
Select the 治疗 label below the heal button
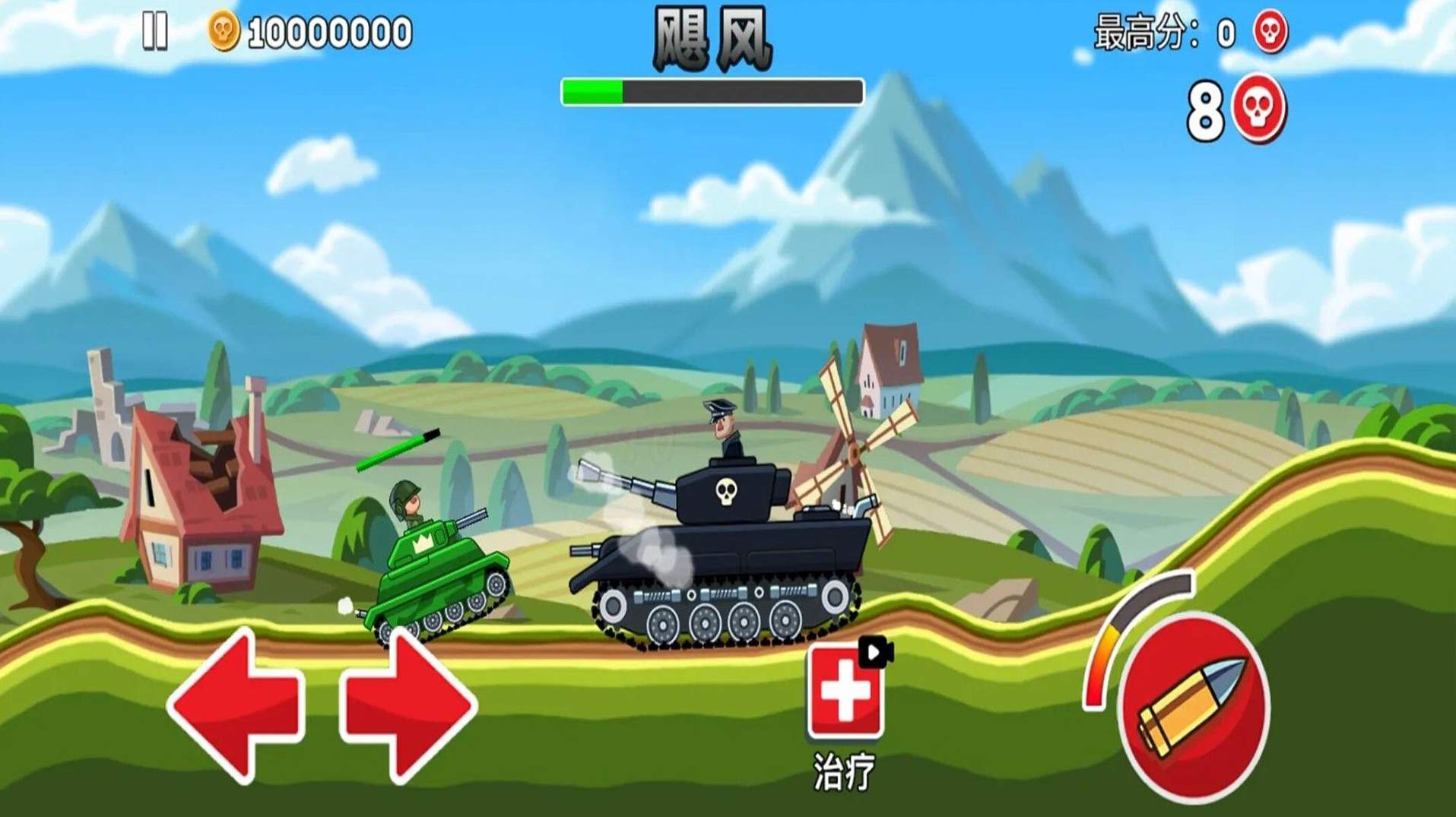[x=844, y=767]
